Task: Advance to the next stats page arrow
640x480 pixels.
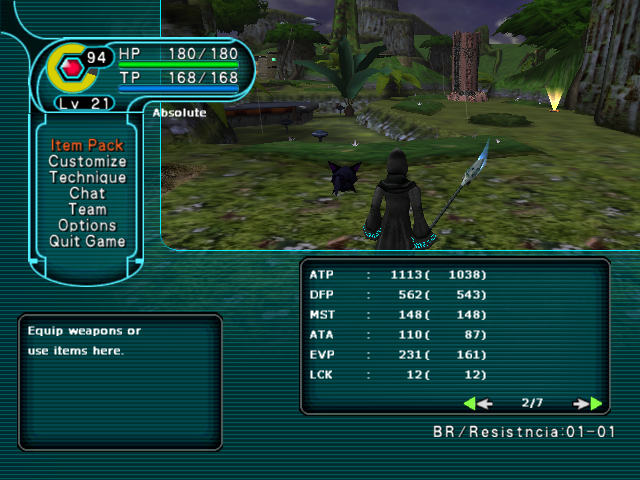Action: pyautogui.click(x=589, y=404)
